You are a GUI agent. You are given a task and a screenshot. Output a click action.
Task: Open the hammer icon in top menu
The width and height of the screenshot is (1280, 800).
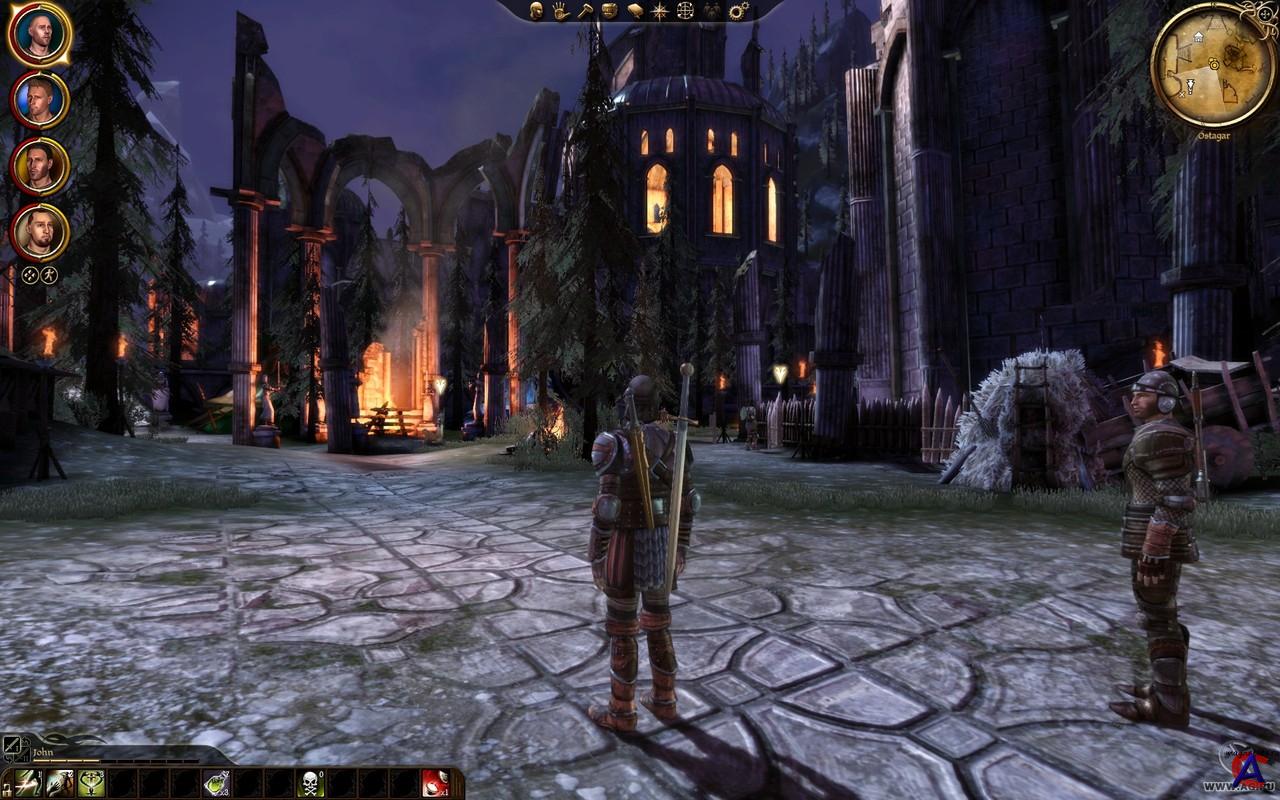pyautogui.click(x=584, y=11)
